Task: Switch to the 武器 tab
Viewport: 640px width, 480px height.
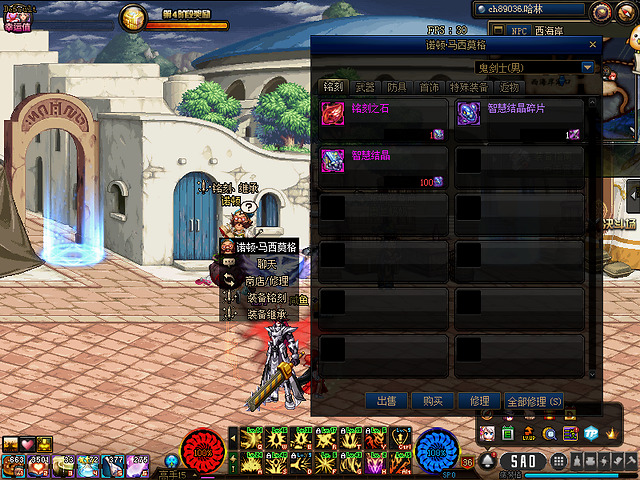Action: (x=364, y=88)
